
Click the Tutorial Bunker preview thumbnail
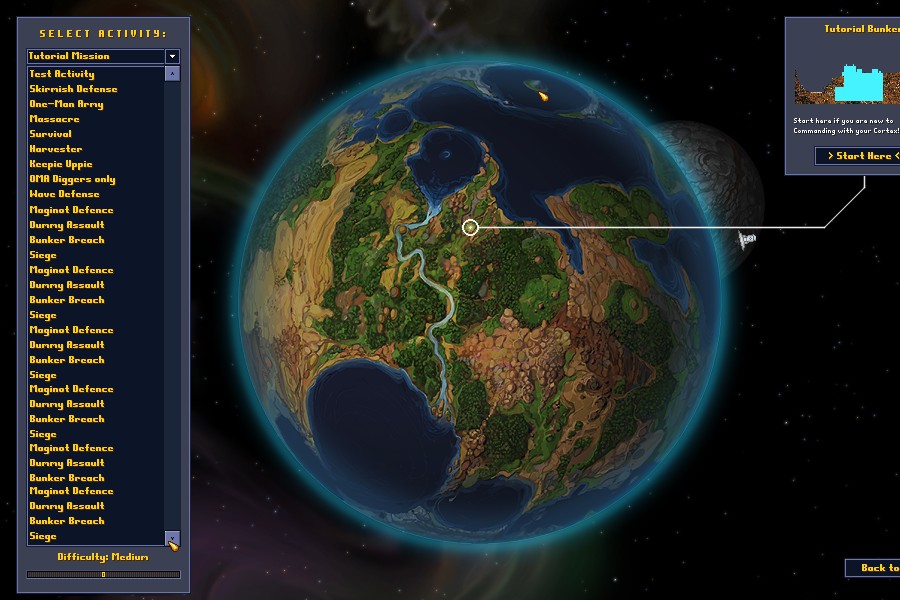[x=847, y=83]
